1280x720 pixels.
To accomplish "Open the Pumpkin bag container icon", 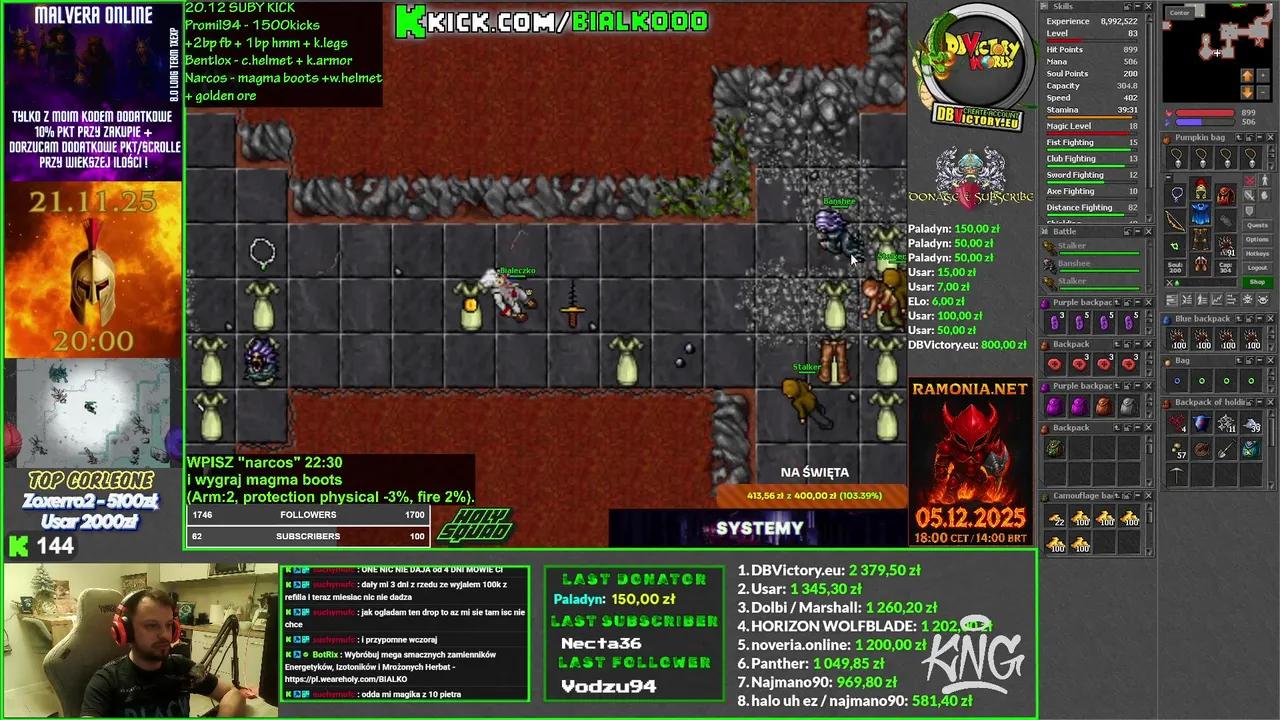I will pyautogui.click(x=1167, y=138).
